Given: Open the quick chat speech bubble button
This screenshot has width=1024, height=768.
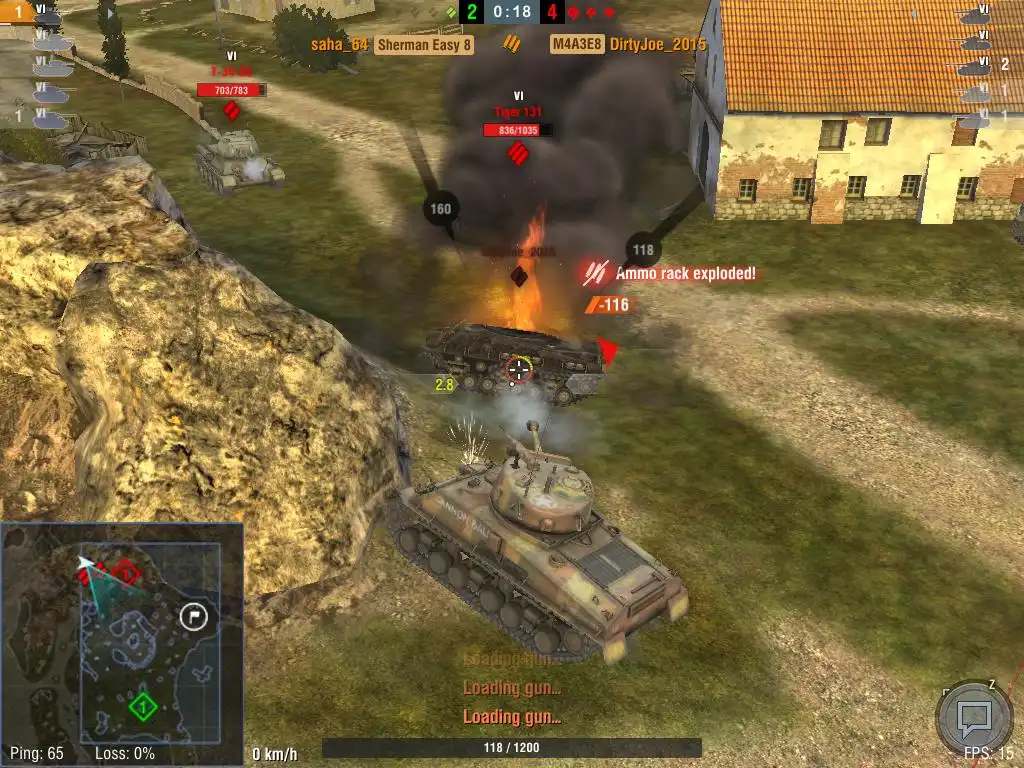Looking at the screenshot, I should pos(973,716).
